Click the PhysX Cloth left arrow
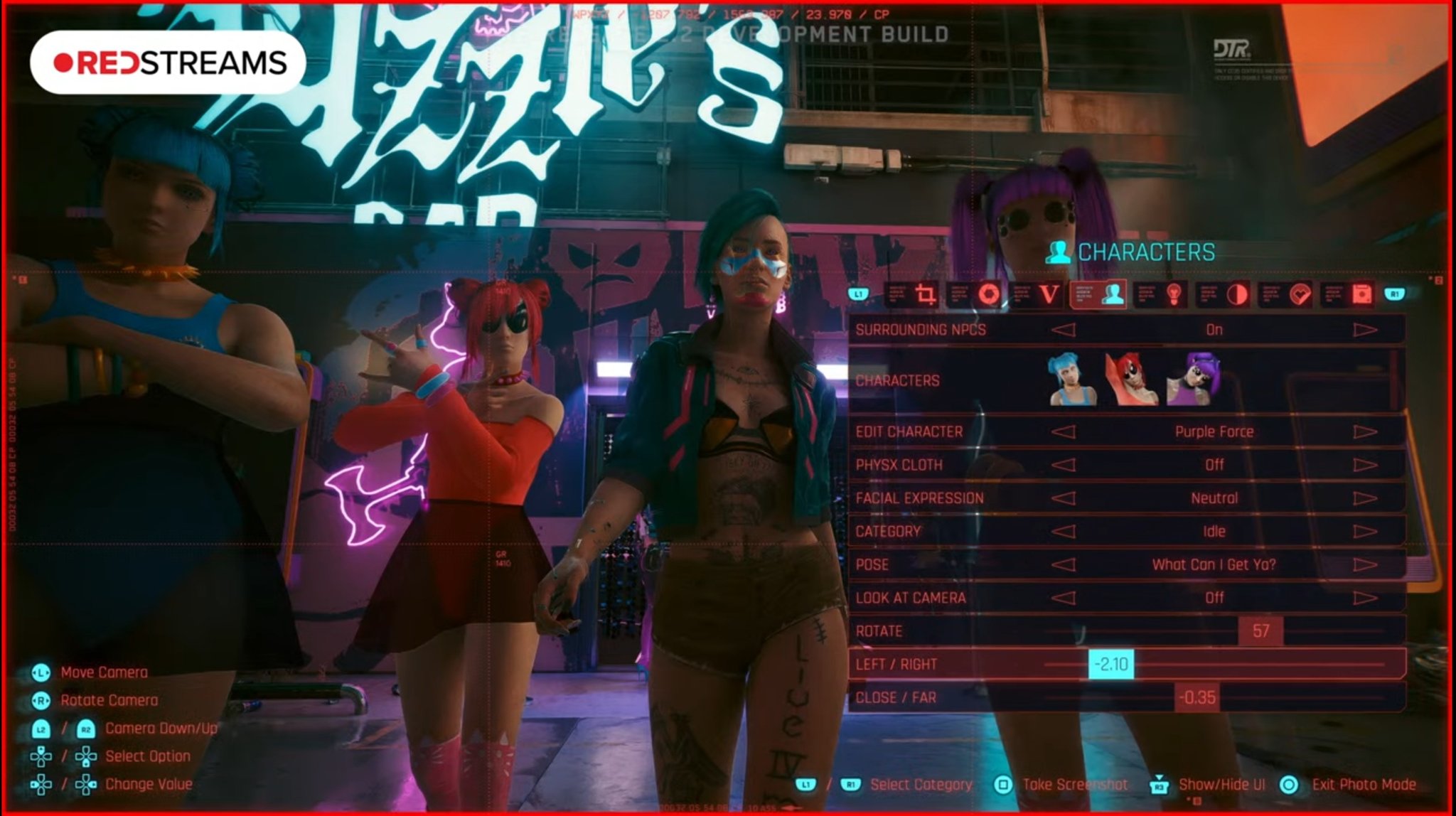 coord(1064,465)
